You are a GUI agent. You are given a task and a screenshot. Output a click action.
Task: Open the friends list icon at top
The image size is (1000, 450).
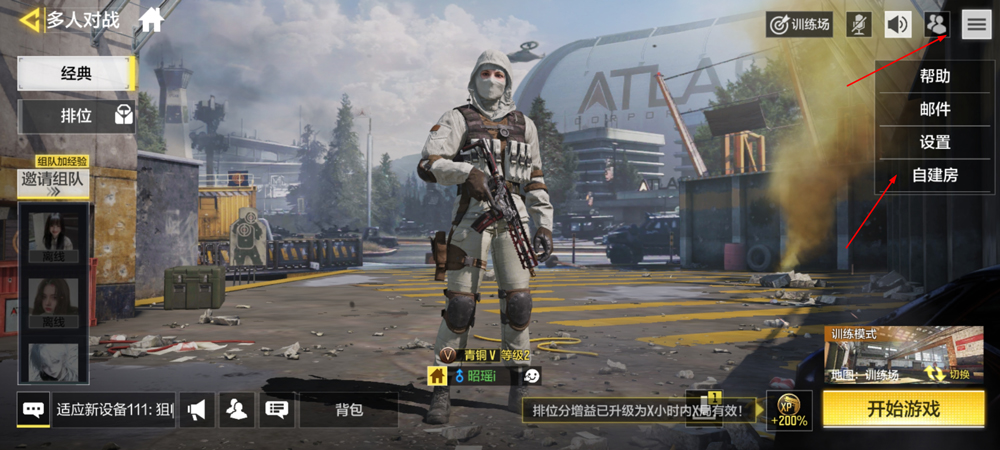click(937, 25)
